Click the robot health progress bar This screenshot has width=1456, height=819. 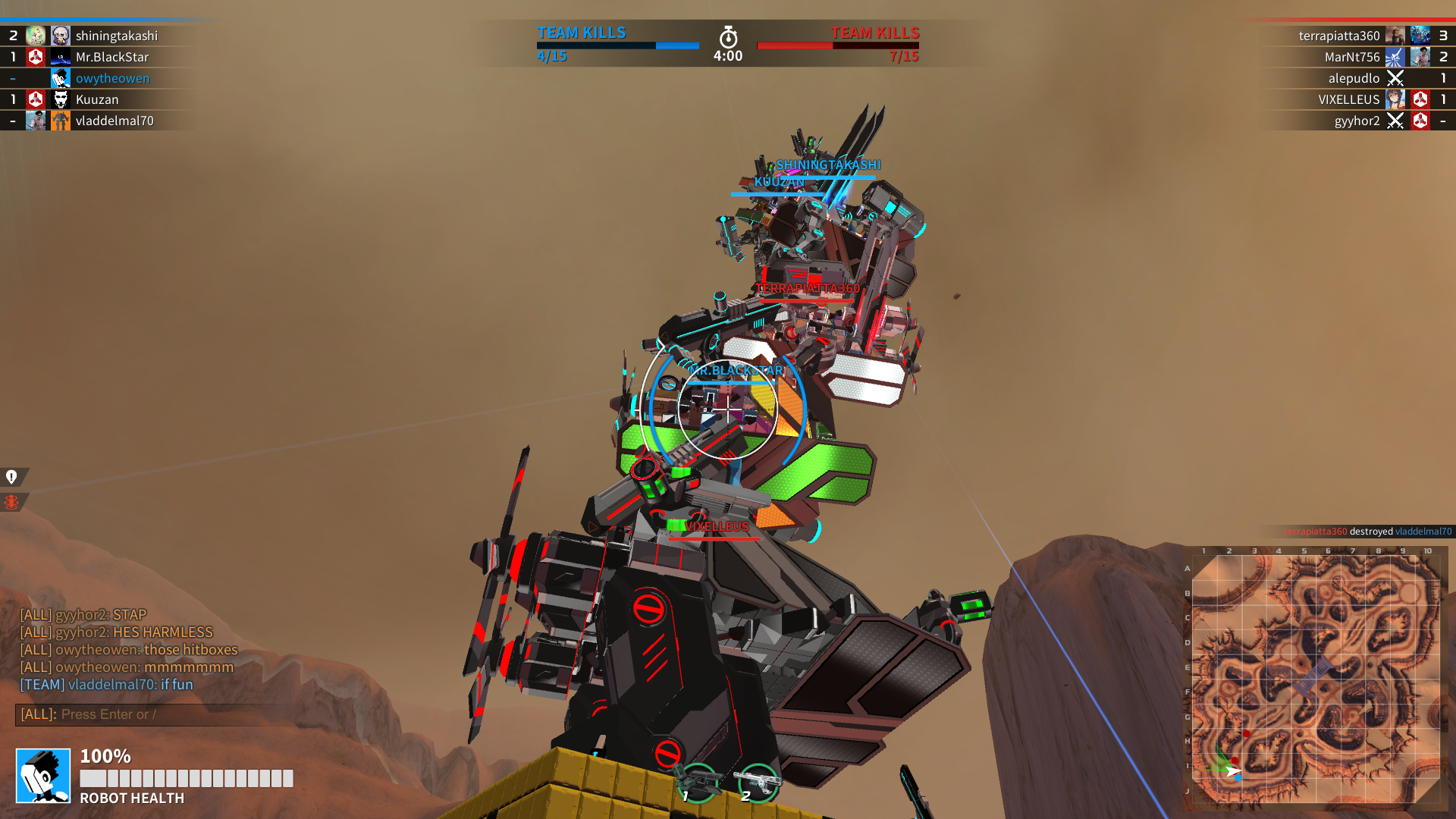click(x=186, y=777)
